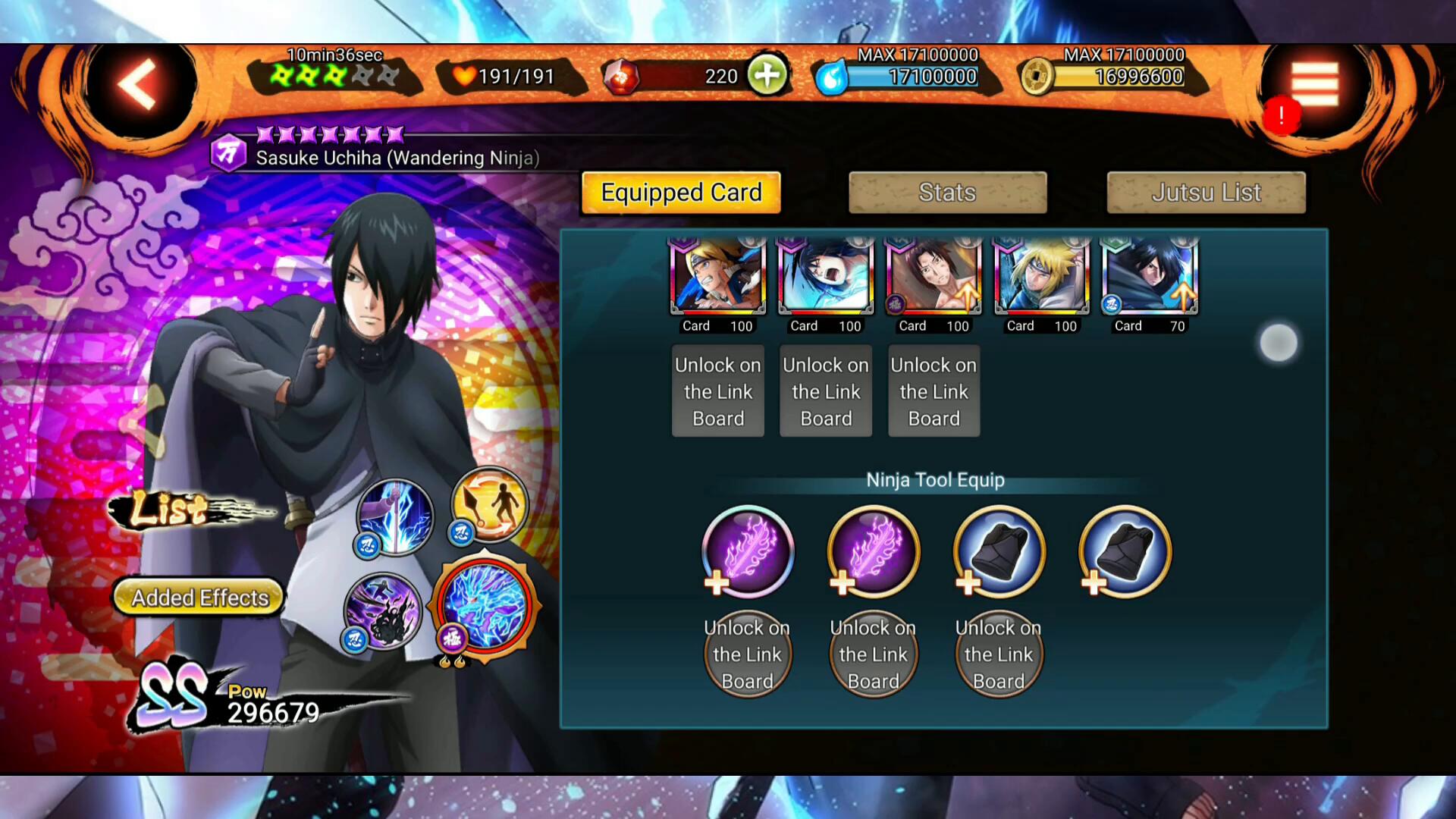1456x819 pixels.
Task: Select the Naruto equipped card
Action: coord(717,277)
